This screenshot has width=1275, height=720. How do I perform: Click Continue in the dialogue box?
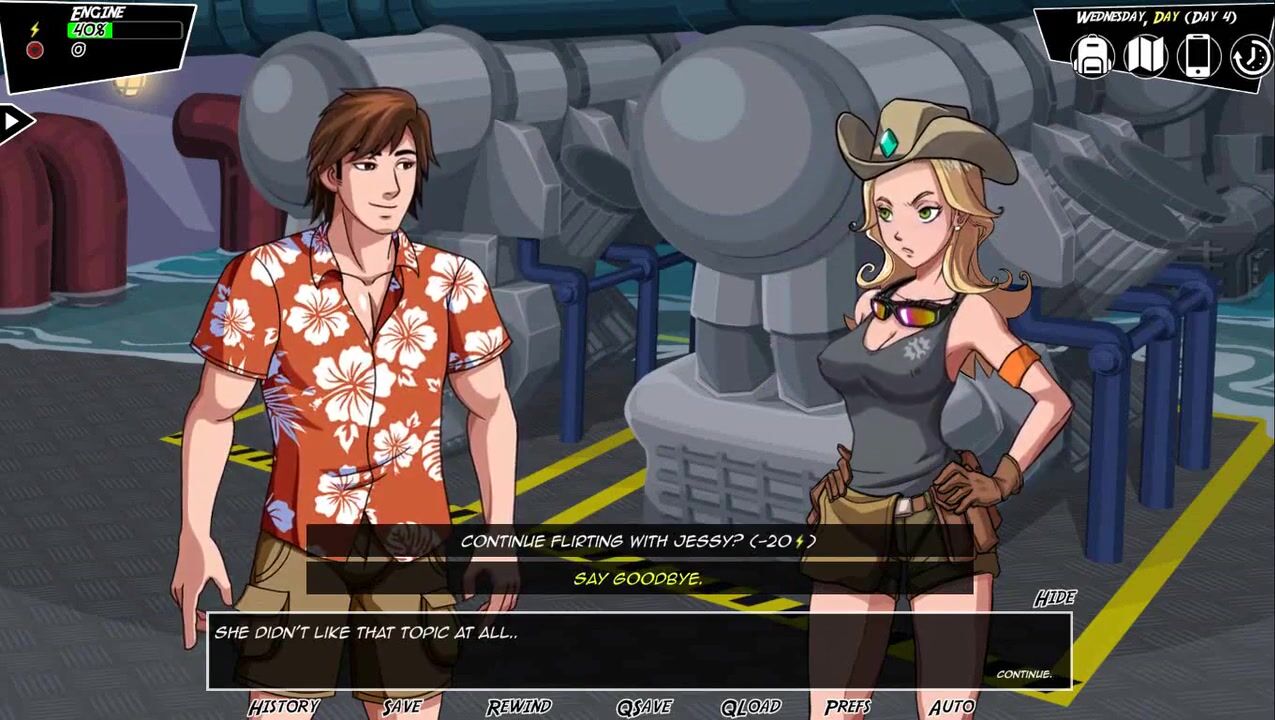[x=1023, y=674]
